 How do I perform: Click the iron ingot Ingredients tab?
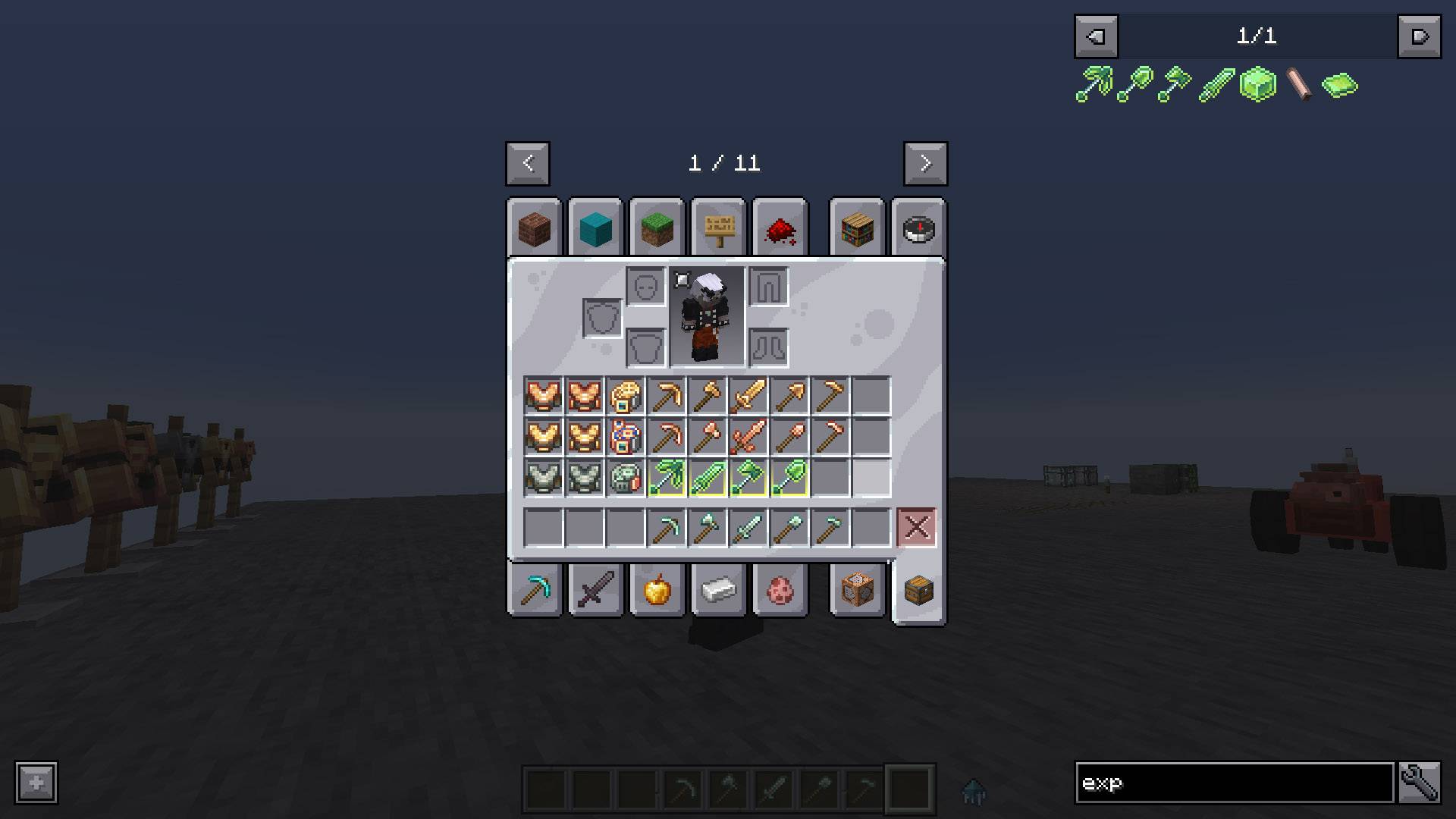(x=717, y=591)
